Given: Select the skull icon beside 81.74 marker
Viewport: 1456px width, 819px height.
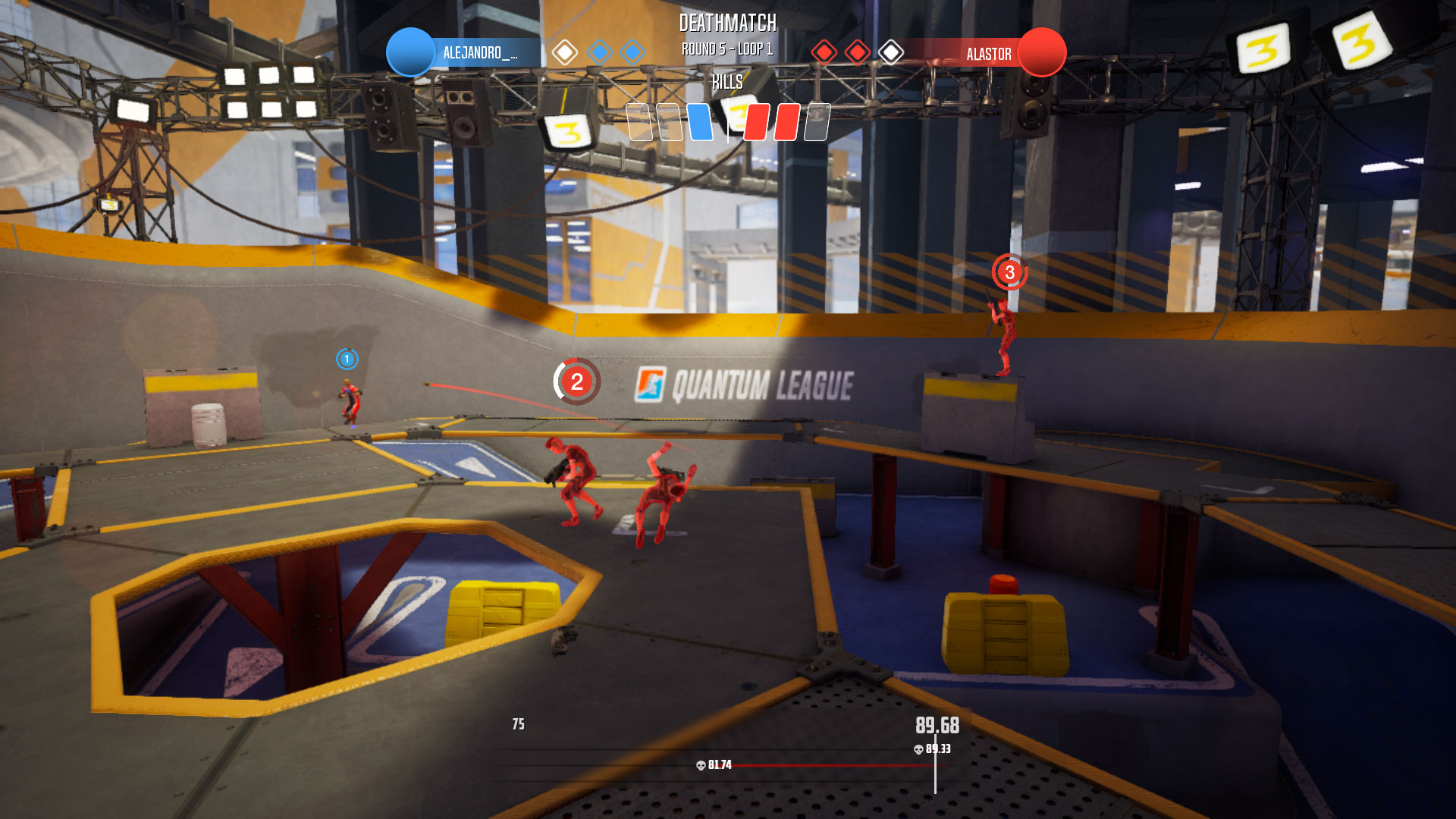Looking at the screenshot, I should click(x=700, y=766).
